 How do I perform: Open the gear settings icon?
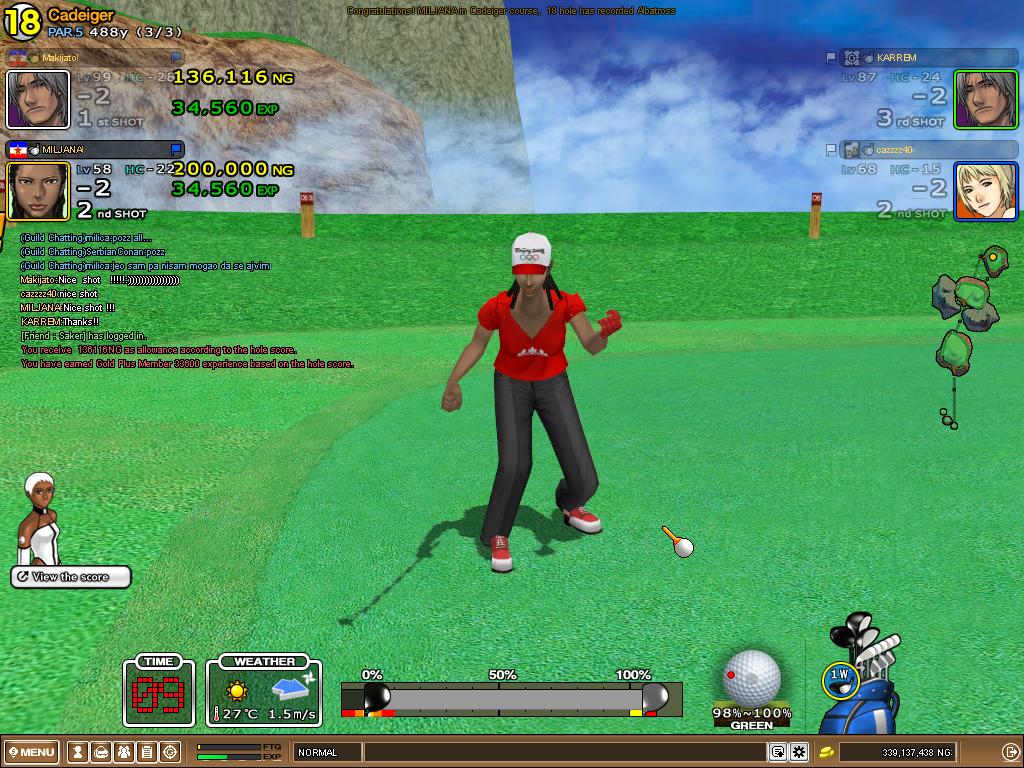799,752
